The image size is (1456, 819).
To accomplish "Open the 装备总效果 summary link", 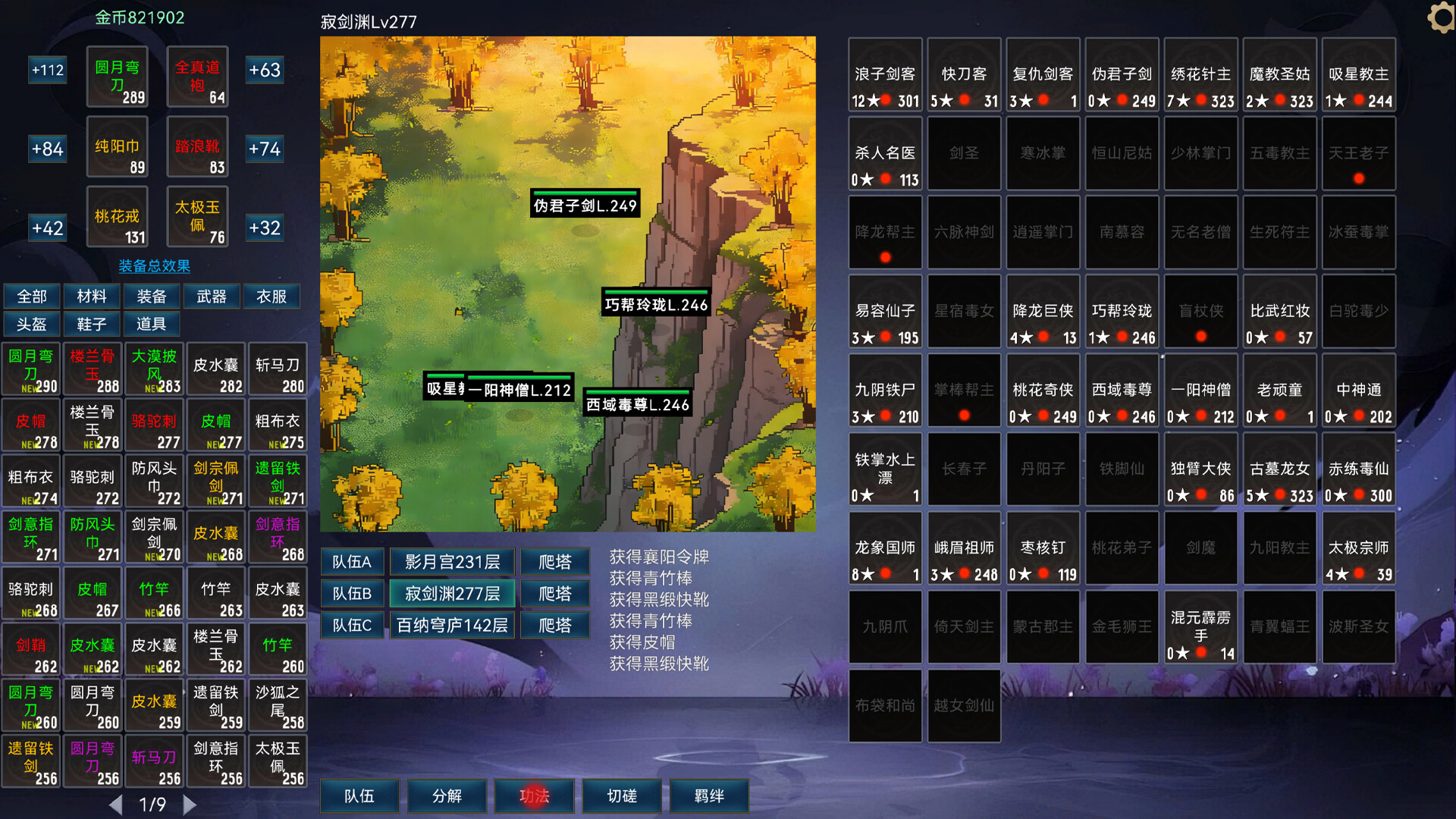I will point(154,267).
